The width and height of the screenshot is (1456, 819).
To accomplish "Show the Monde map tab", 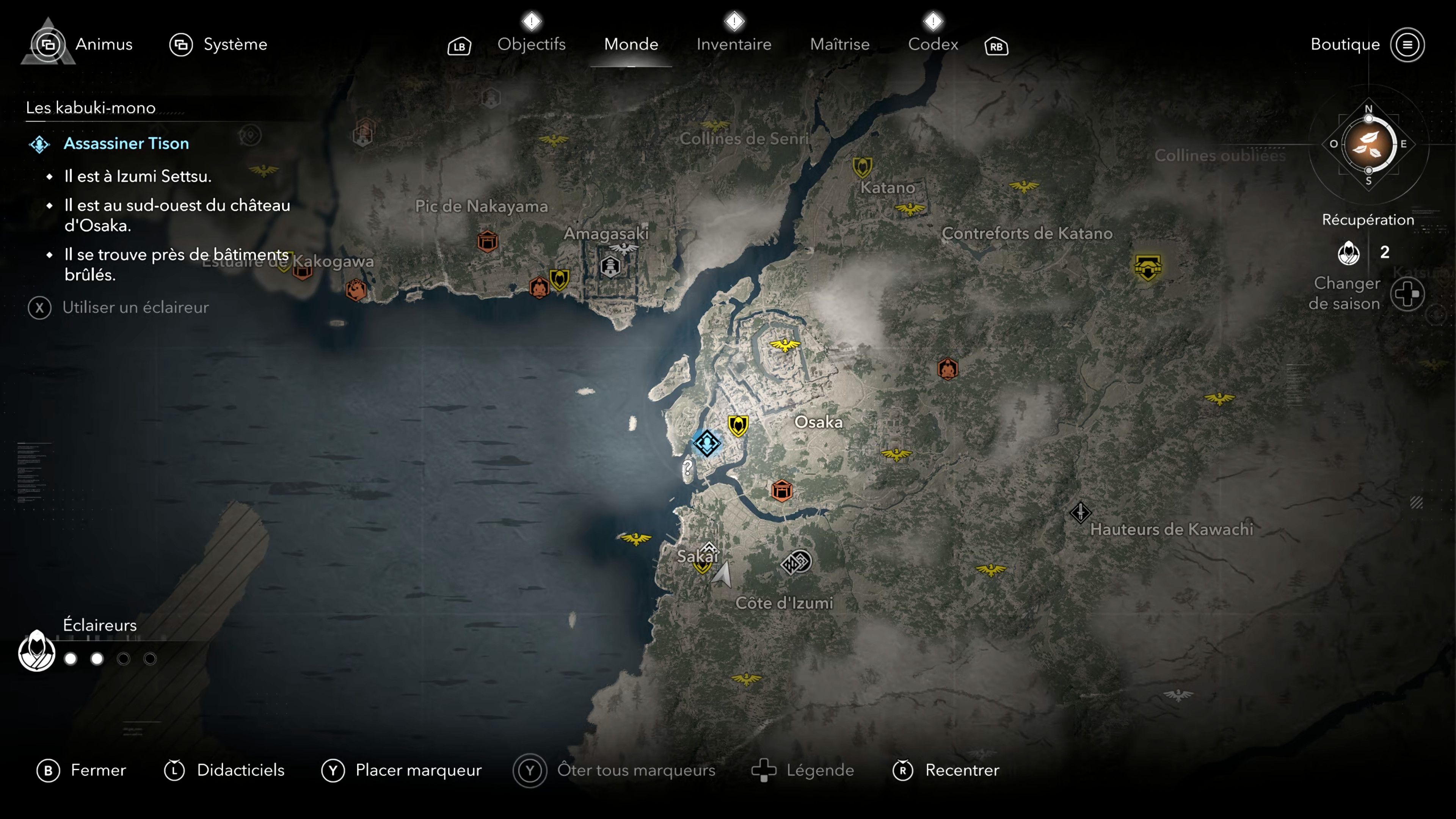I will (x=631, y=44).
